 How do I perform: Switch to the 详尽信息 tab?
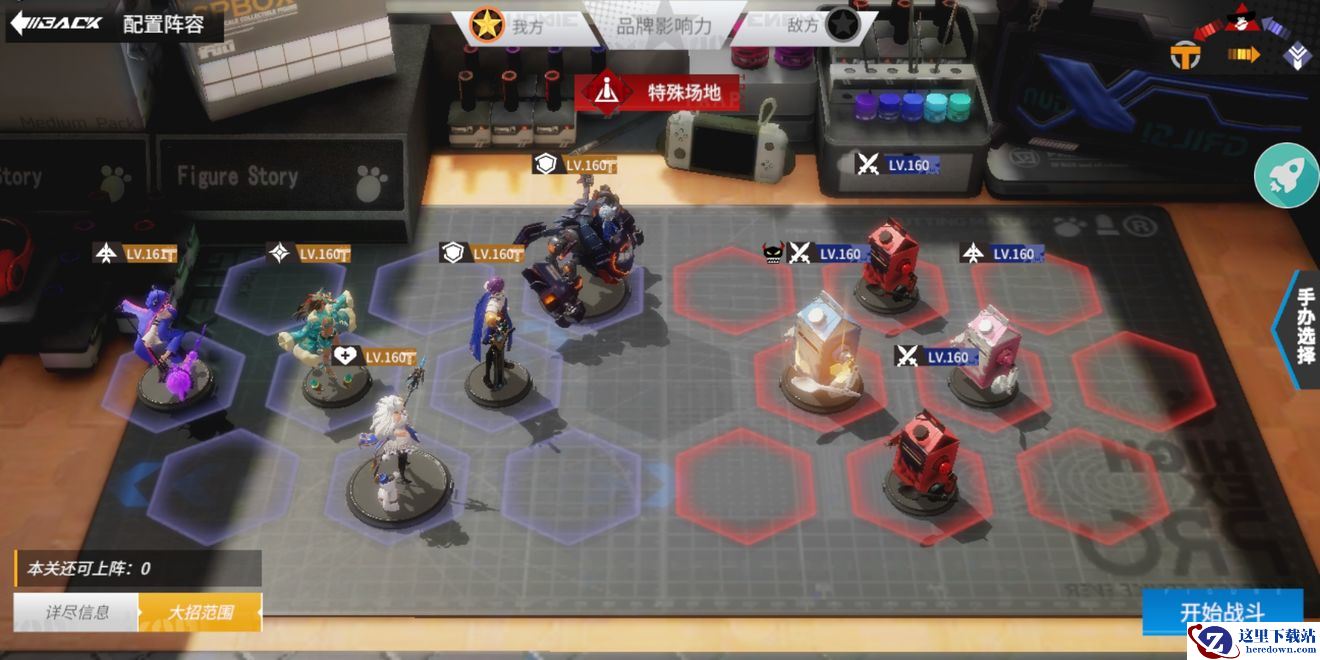pyautogui.click(x=77, y=612)
